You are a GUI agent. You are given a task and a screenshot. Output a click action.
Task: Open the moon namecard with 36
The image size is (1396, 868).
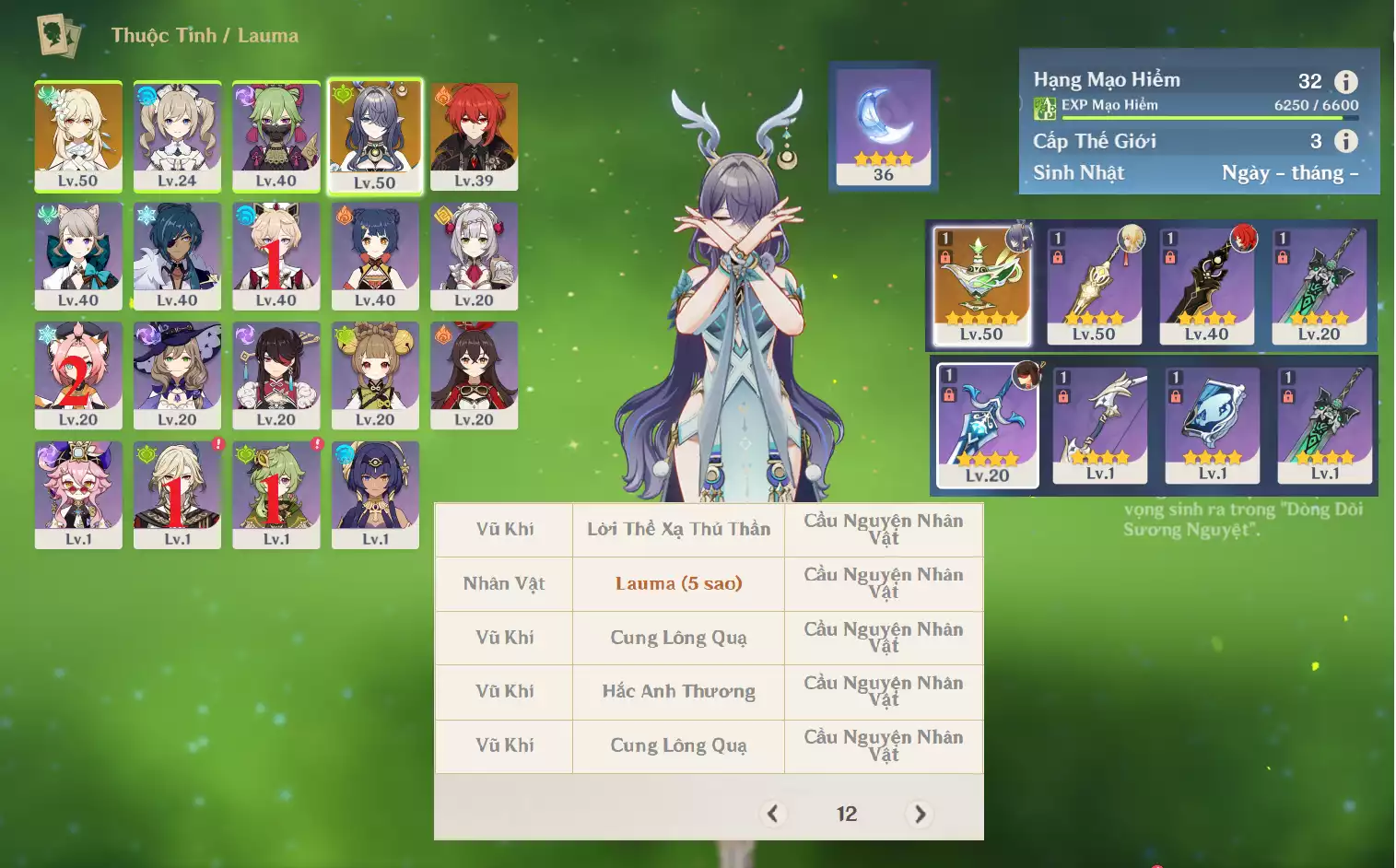click(x=883, y=126)
